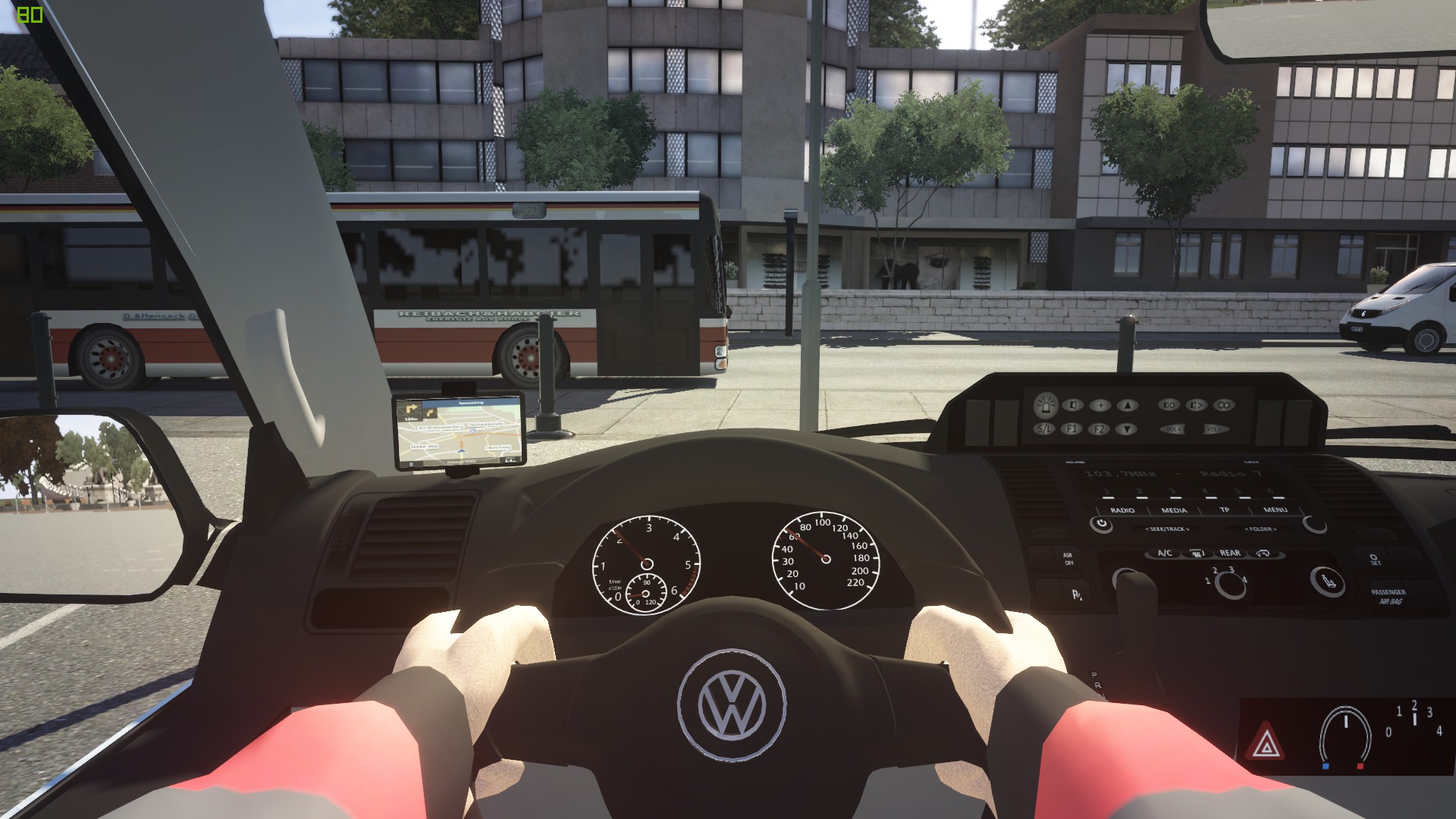The height and width of the screenshot is (819, 1456).
Task: Switch the stereo to MEDIA
Action: pos(1174,510)
